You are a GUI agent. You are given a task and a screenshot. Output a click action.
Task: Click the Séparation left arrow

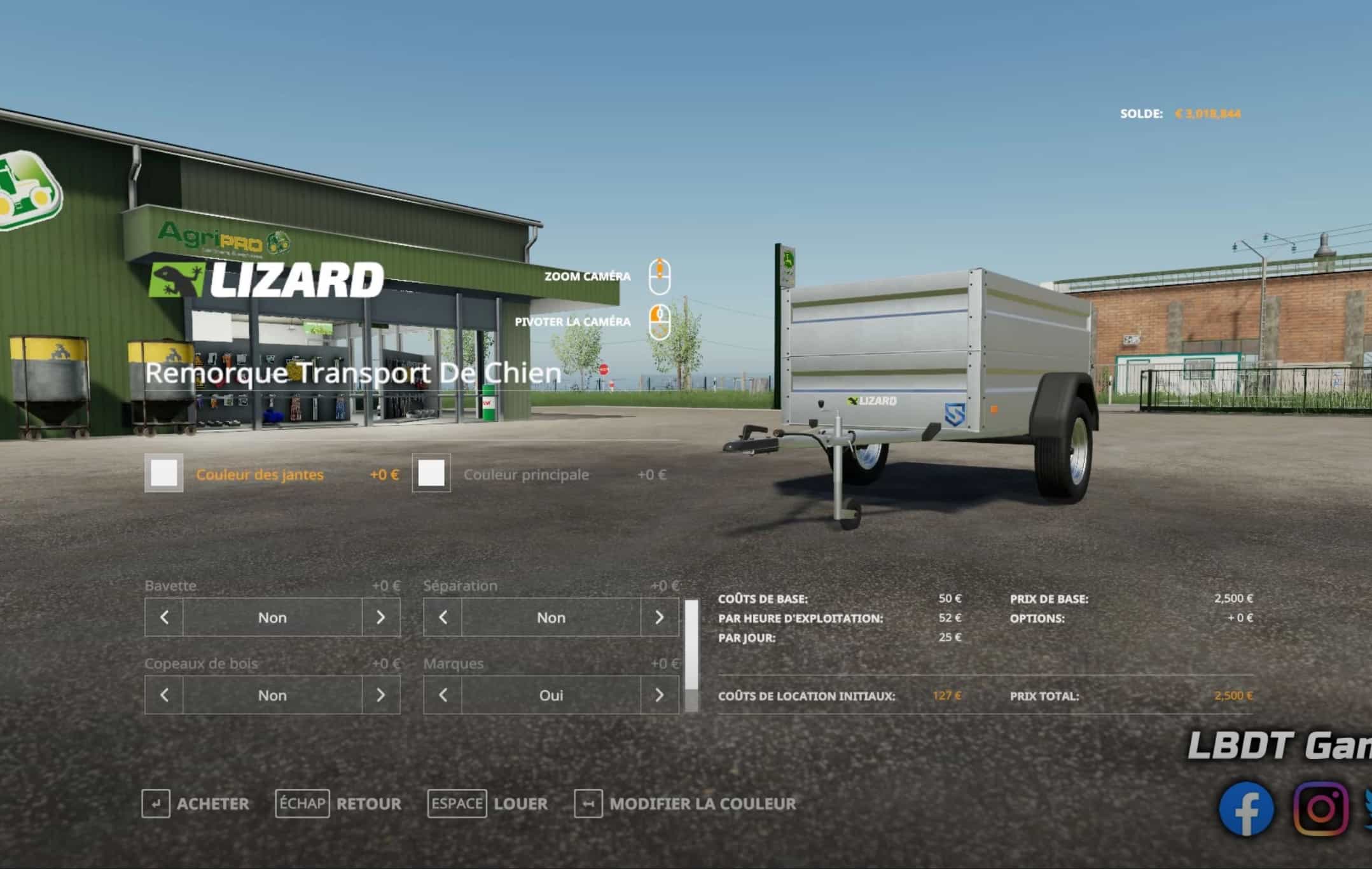(x=443, y=617)
